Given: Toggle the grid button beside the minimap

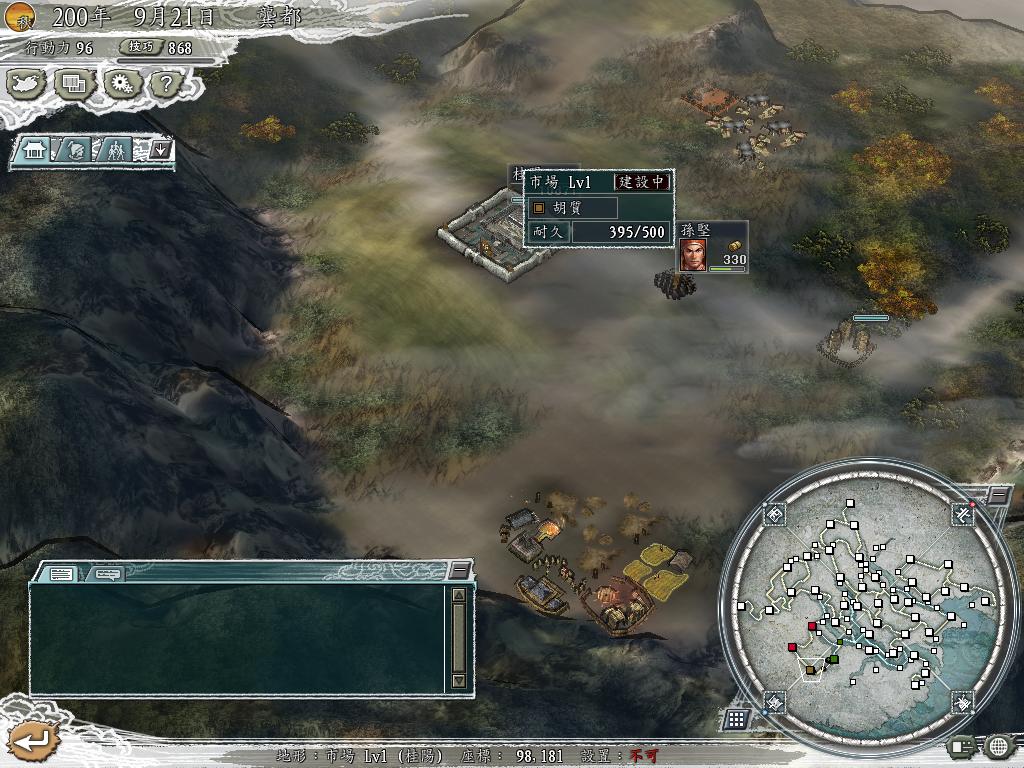Looking at the screenshot, I should pyautogui.click(x=735, y=719).
